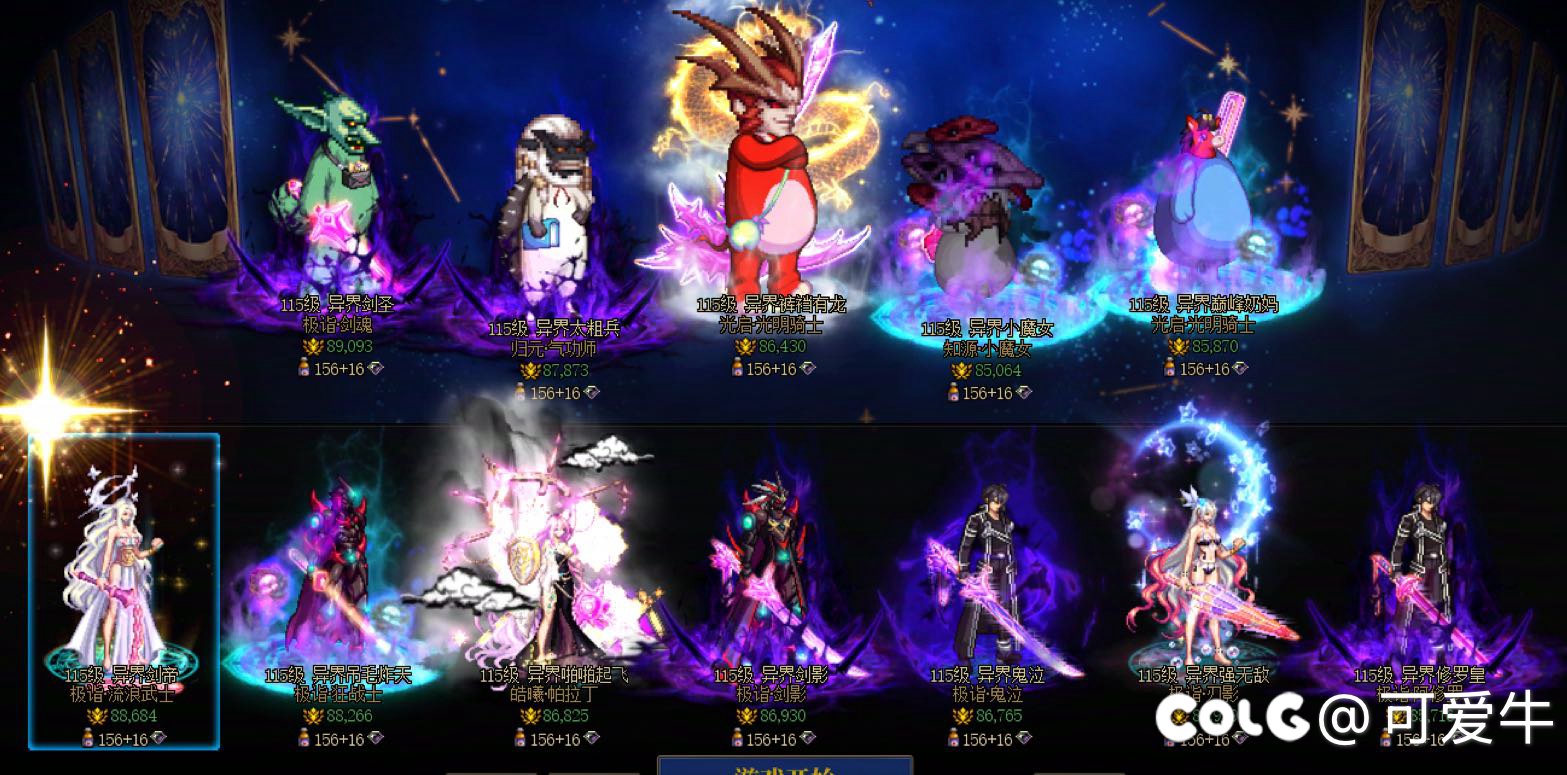This screenshot has width=1567, height=775.
Task: Click the fame medal icon showing 86,430
Action: pyautogui.click(x=745, y=348)
